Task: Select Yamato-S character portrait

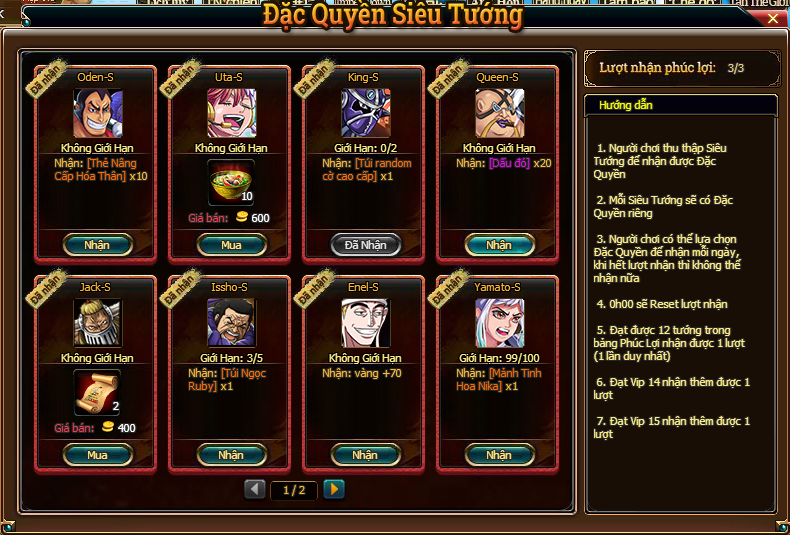Action: click(499, 323)
